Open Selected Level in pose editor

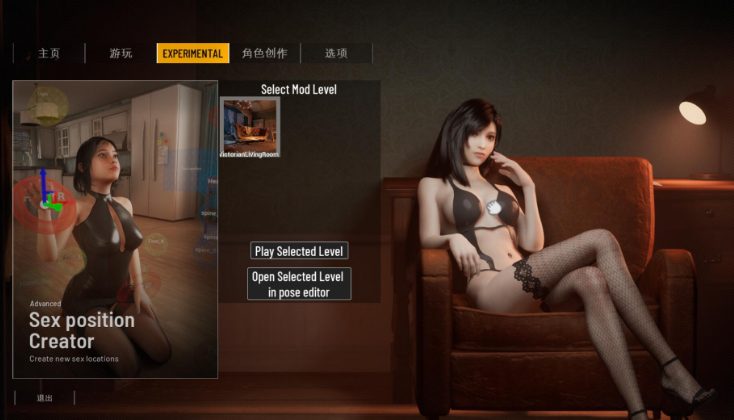tap(299, 284)
